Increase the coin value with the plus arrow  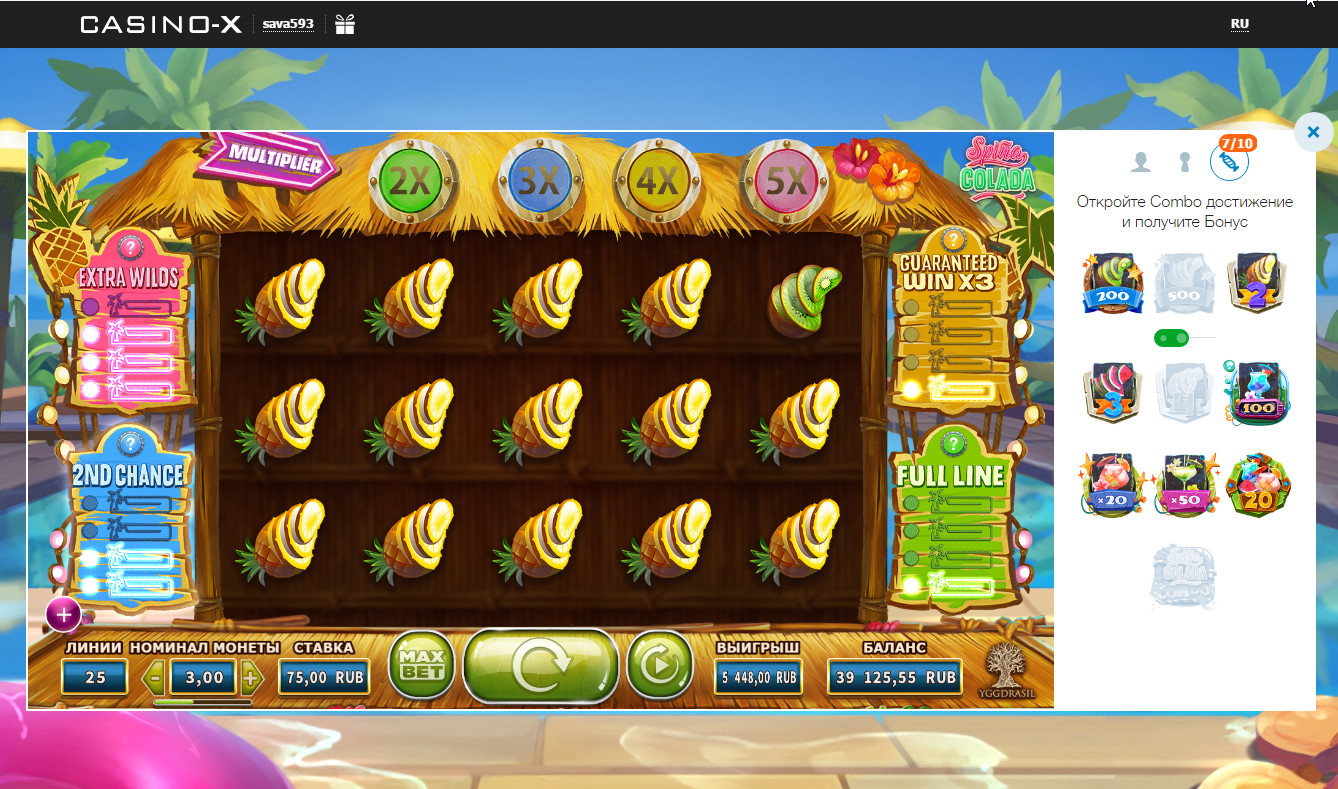pyautogui.click(x=251, y=678)
